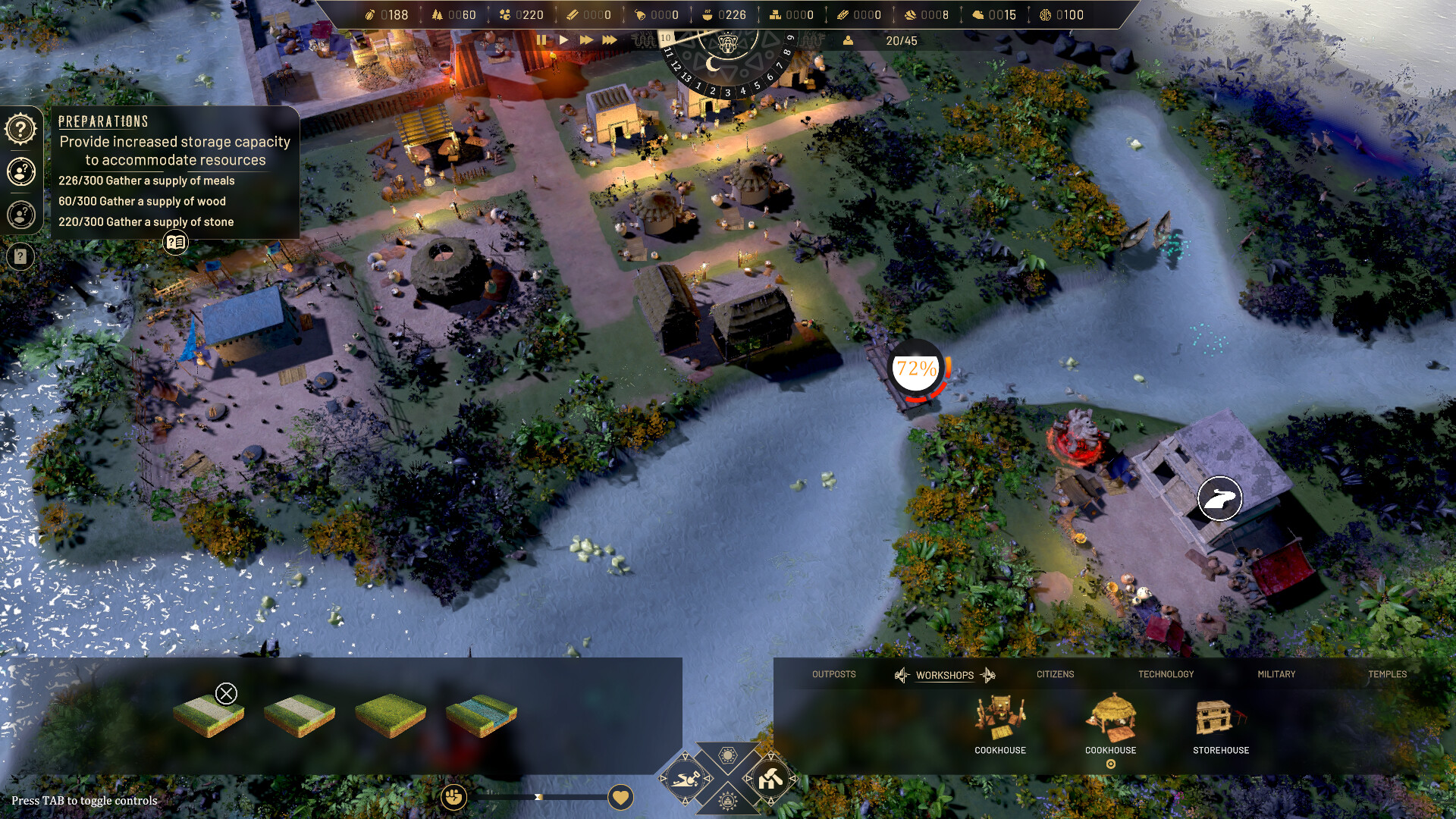Open the help question mark icon

(20, 128)
